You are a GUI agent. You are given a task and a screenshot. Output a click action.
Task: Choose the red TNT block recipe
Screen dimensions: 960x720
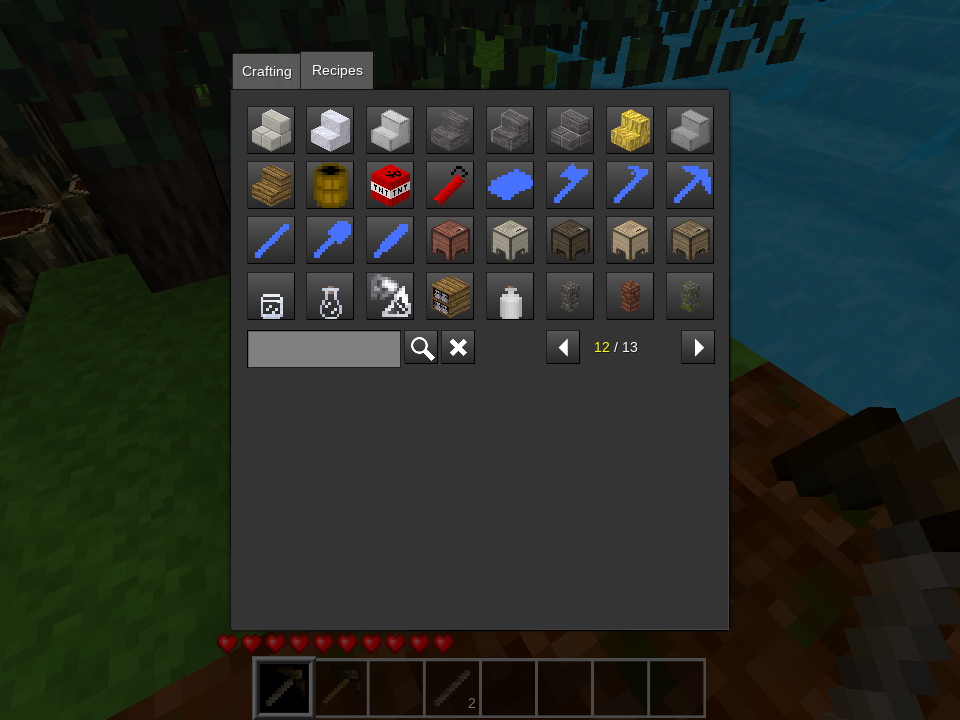point(390,185)
